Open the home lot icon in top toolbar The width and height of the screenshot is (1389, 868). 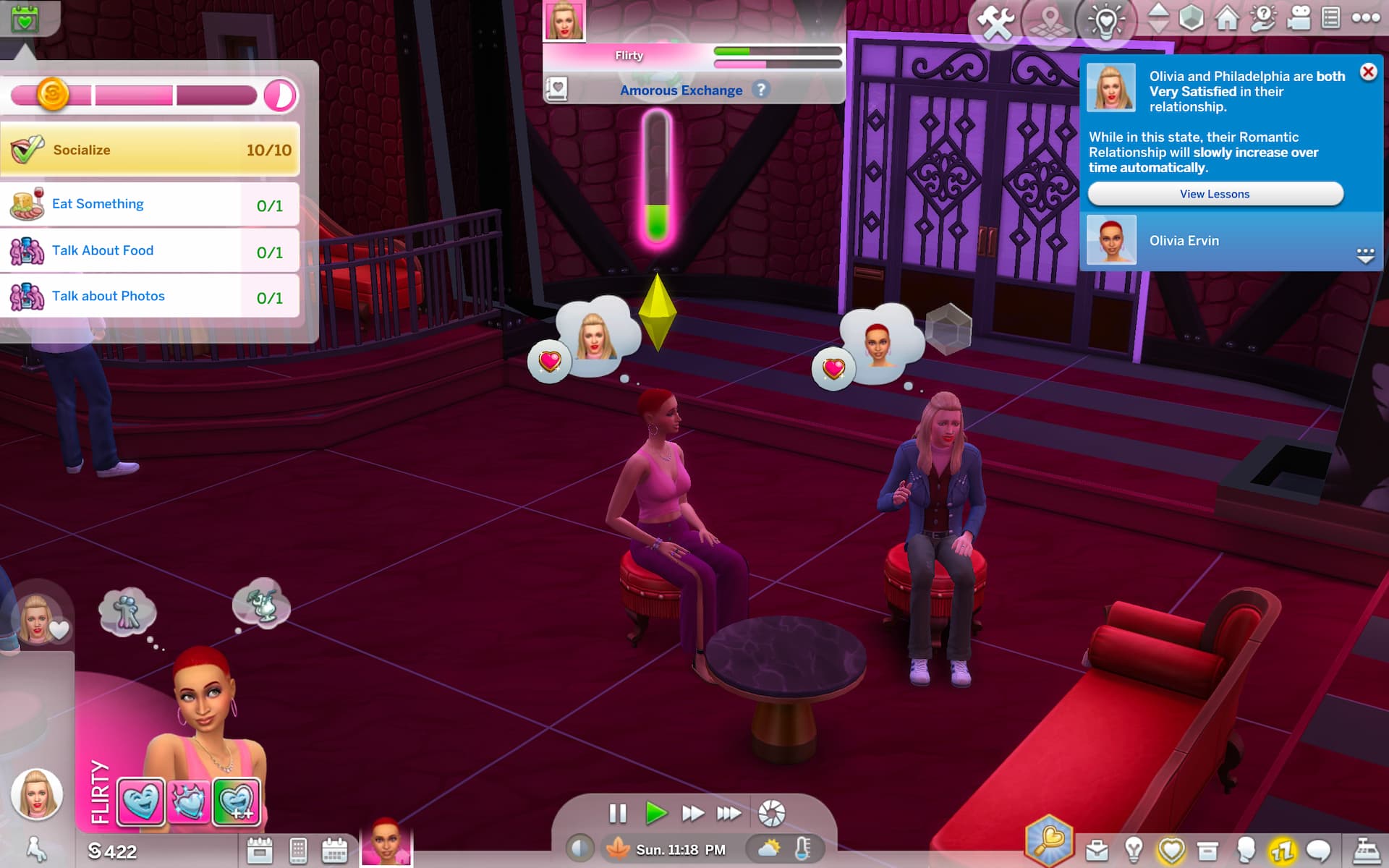[x=1227, y=18]
